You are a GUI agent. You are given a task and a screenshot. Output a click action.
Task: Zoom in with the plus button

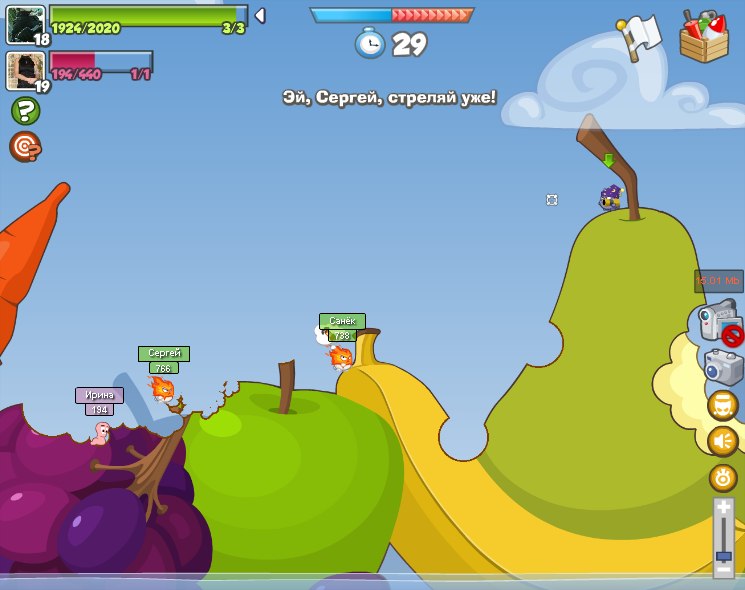coord(723,509)
